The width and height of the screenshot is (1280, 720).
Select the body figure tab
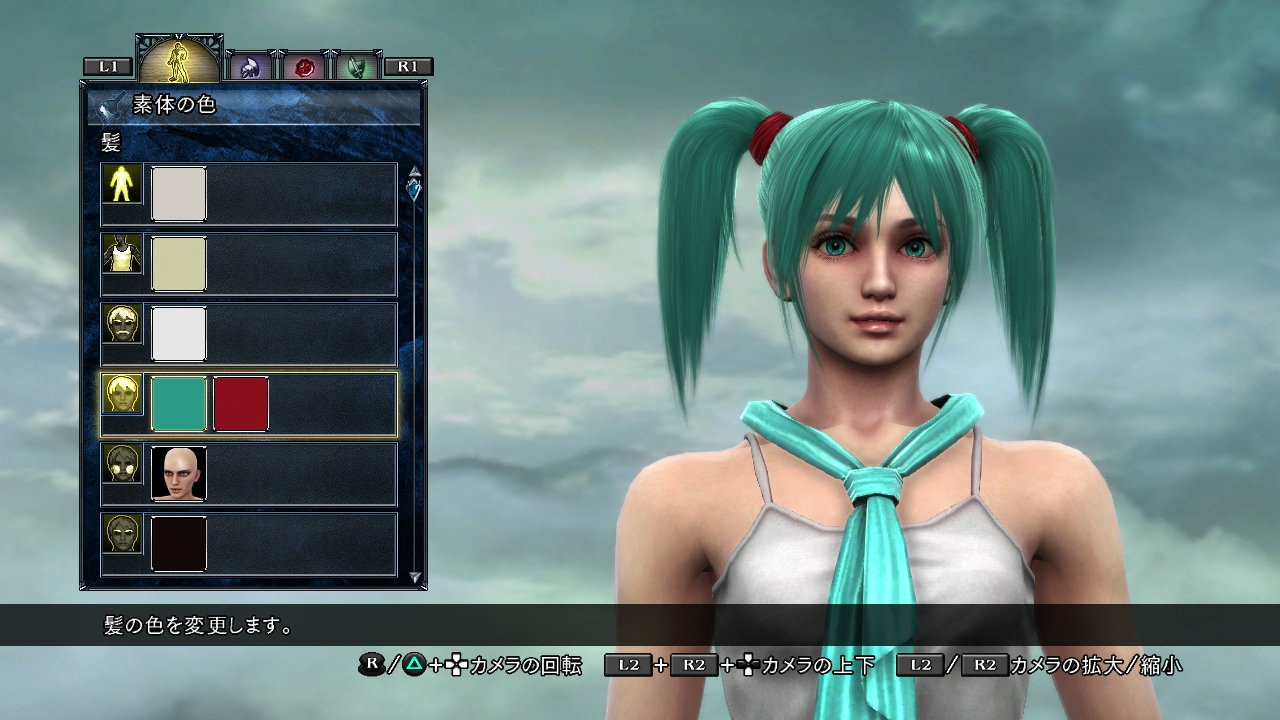(x=179, y=60)
